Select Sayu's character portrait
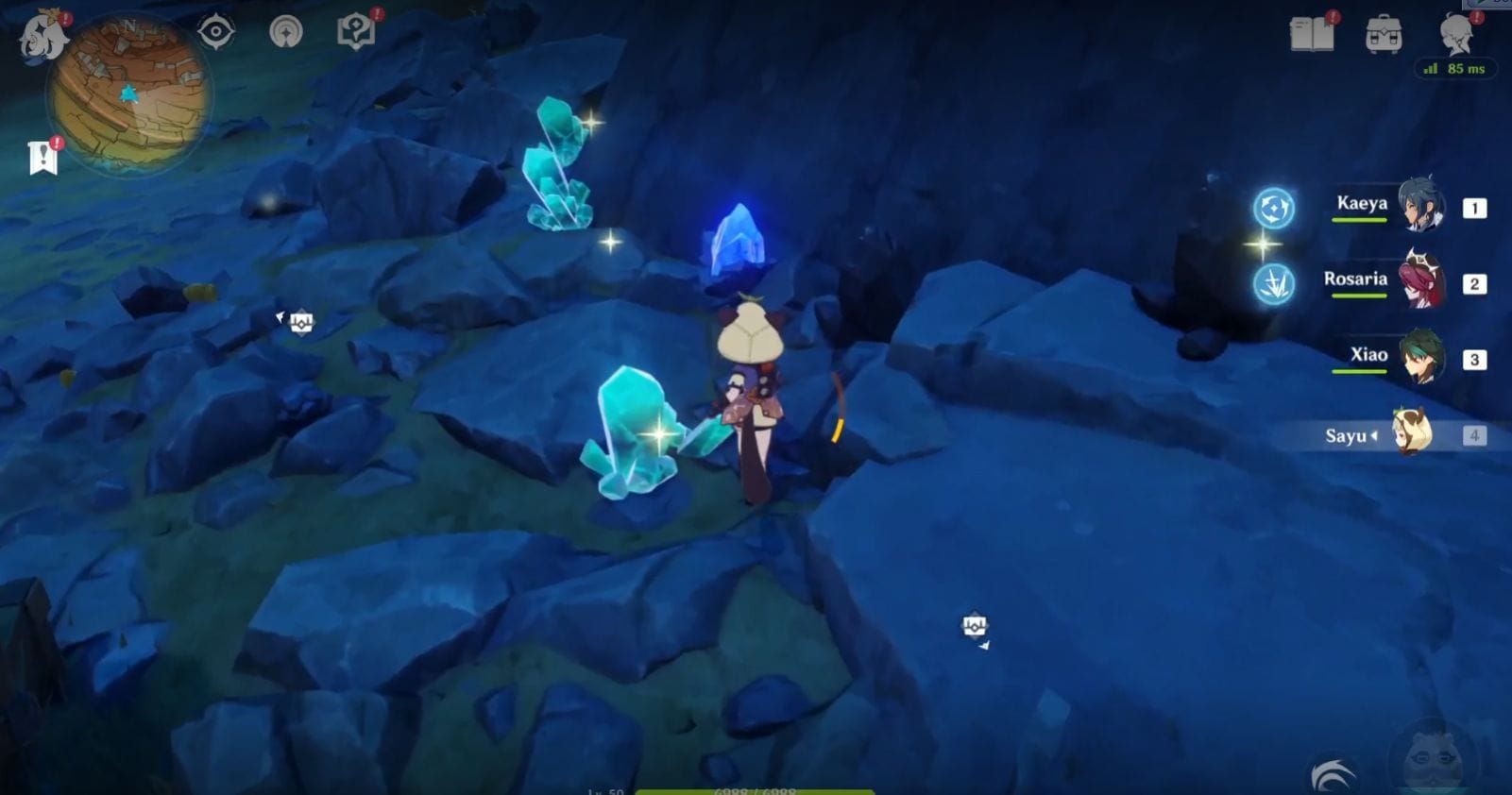The image size is (1512, 795). 1416,435
